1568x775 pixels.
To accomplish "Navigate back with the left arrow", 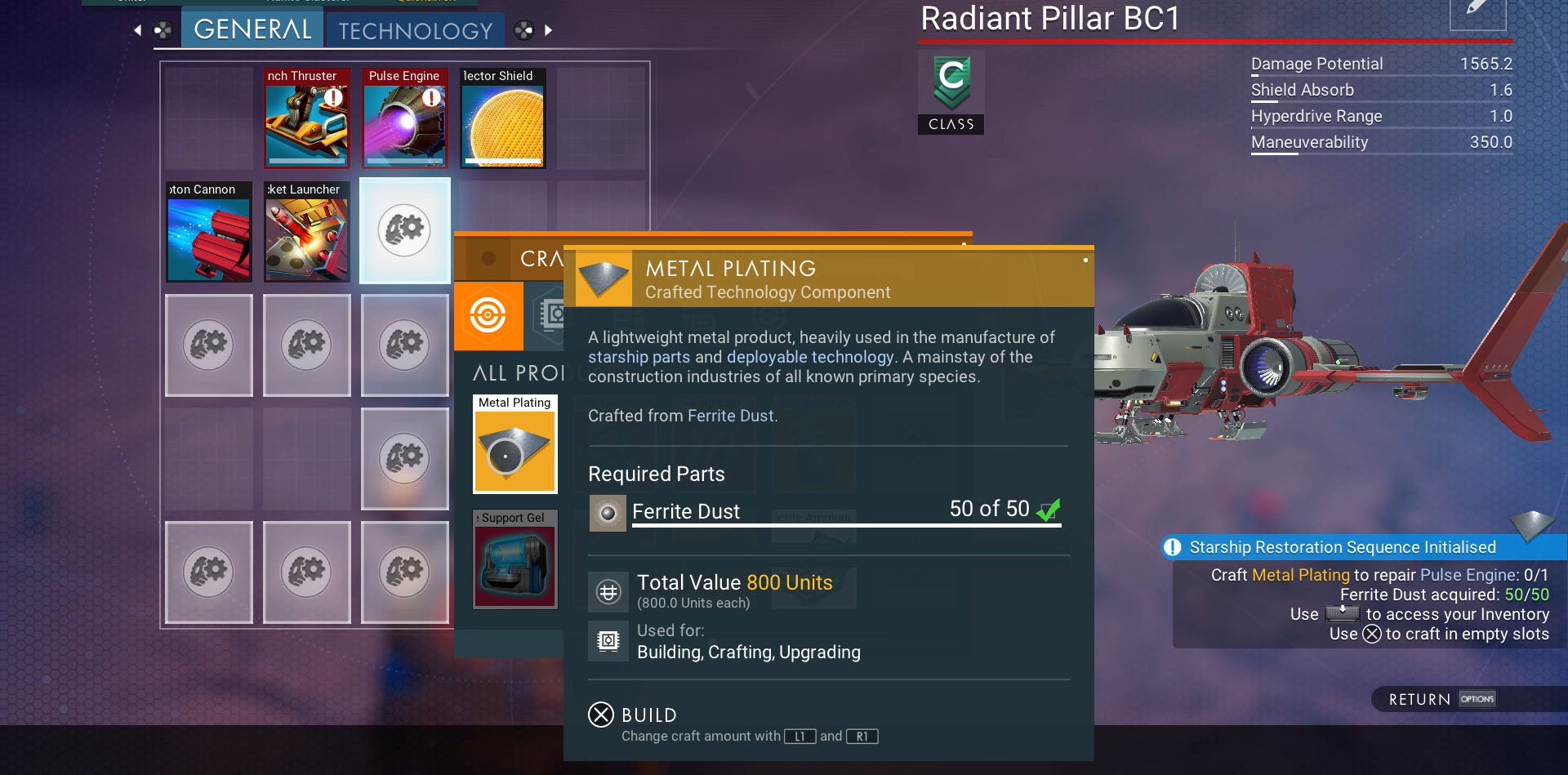I will point(137,29).
